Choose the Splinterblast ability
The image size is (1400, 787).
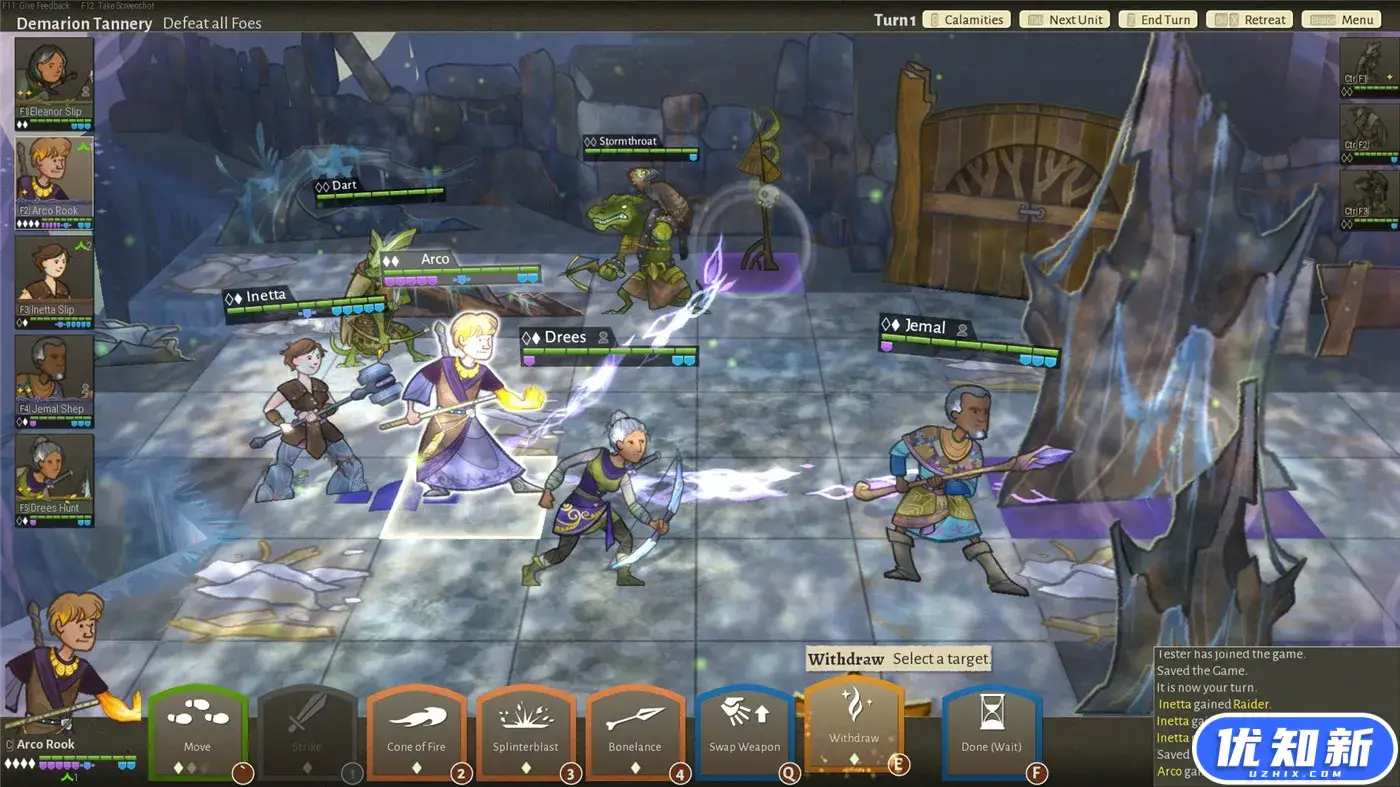[x=525, y=732]
